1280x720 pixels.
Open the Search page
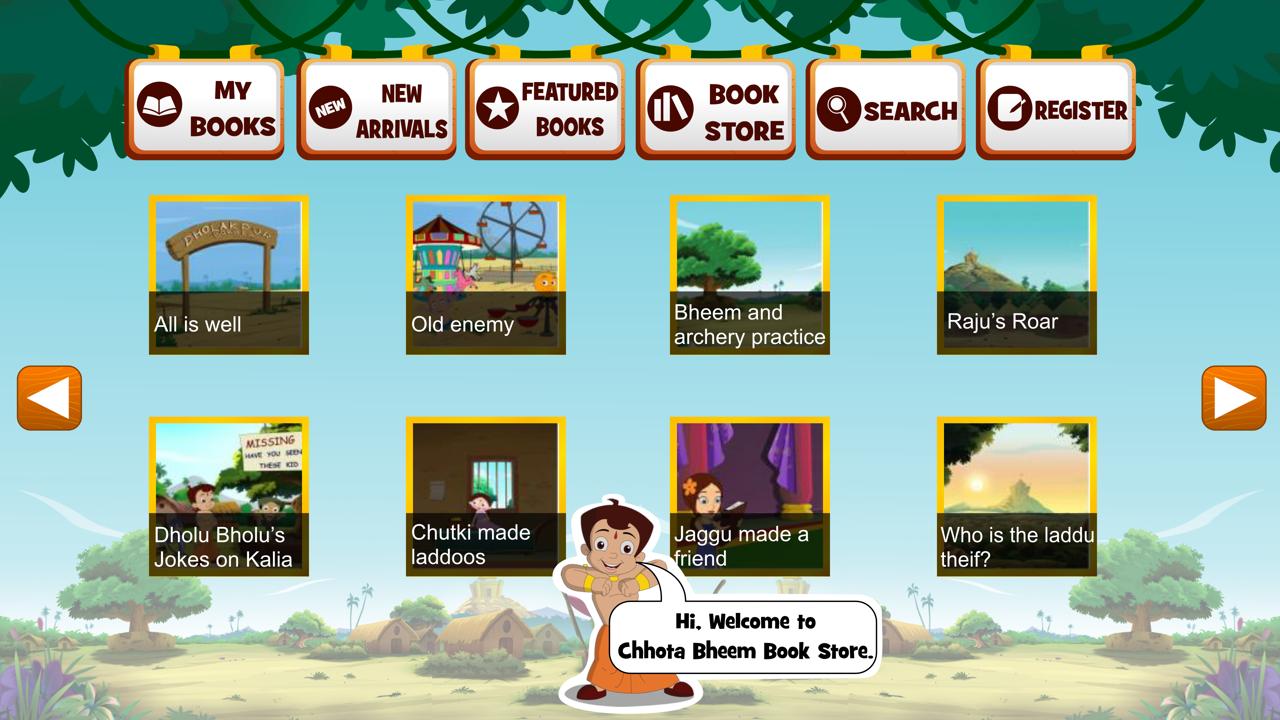[x=887, y=107]
